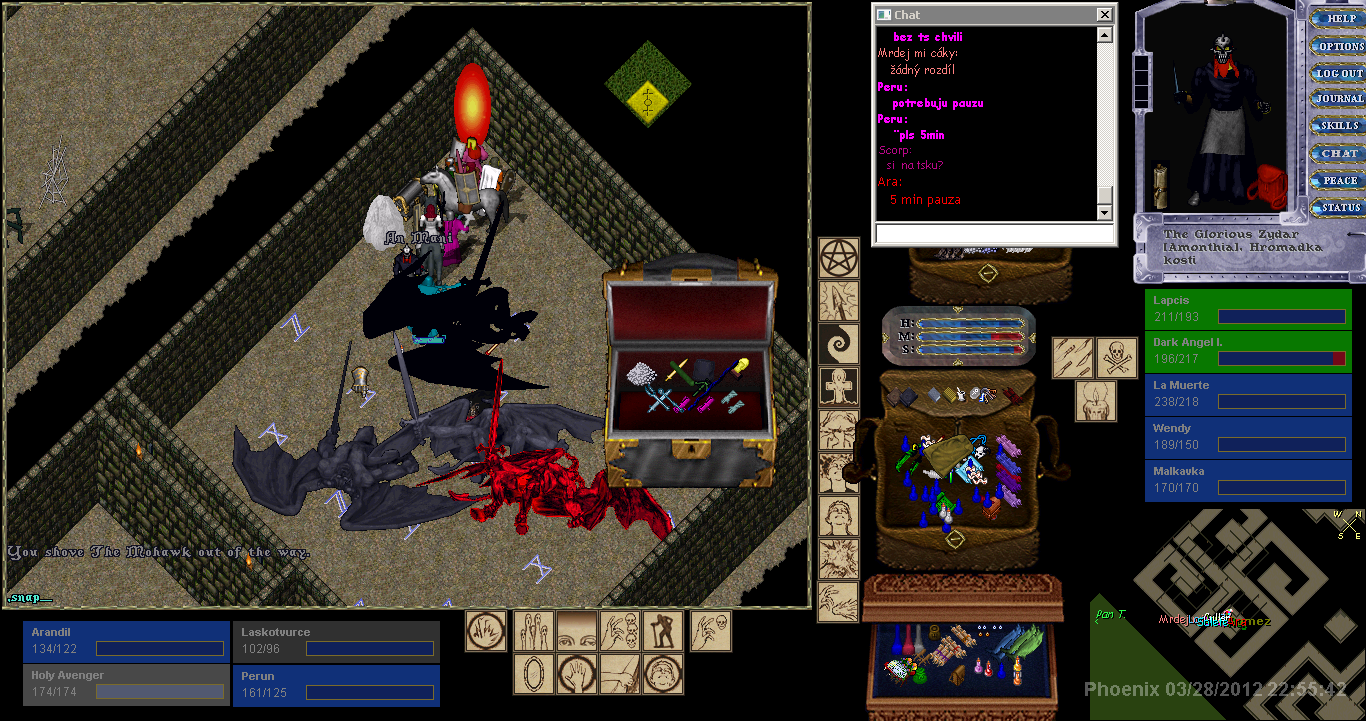This screenshot has height=721, width=1366.
Task: Target Perun's health bar
Action: [x=336, y=685]
